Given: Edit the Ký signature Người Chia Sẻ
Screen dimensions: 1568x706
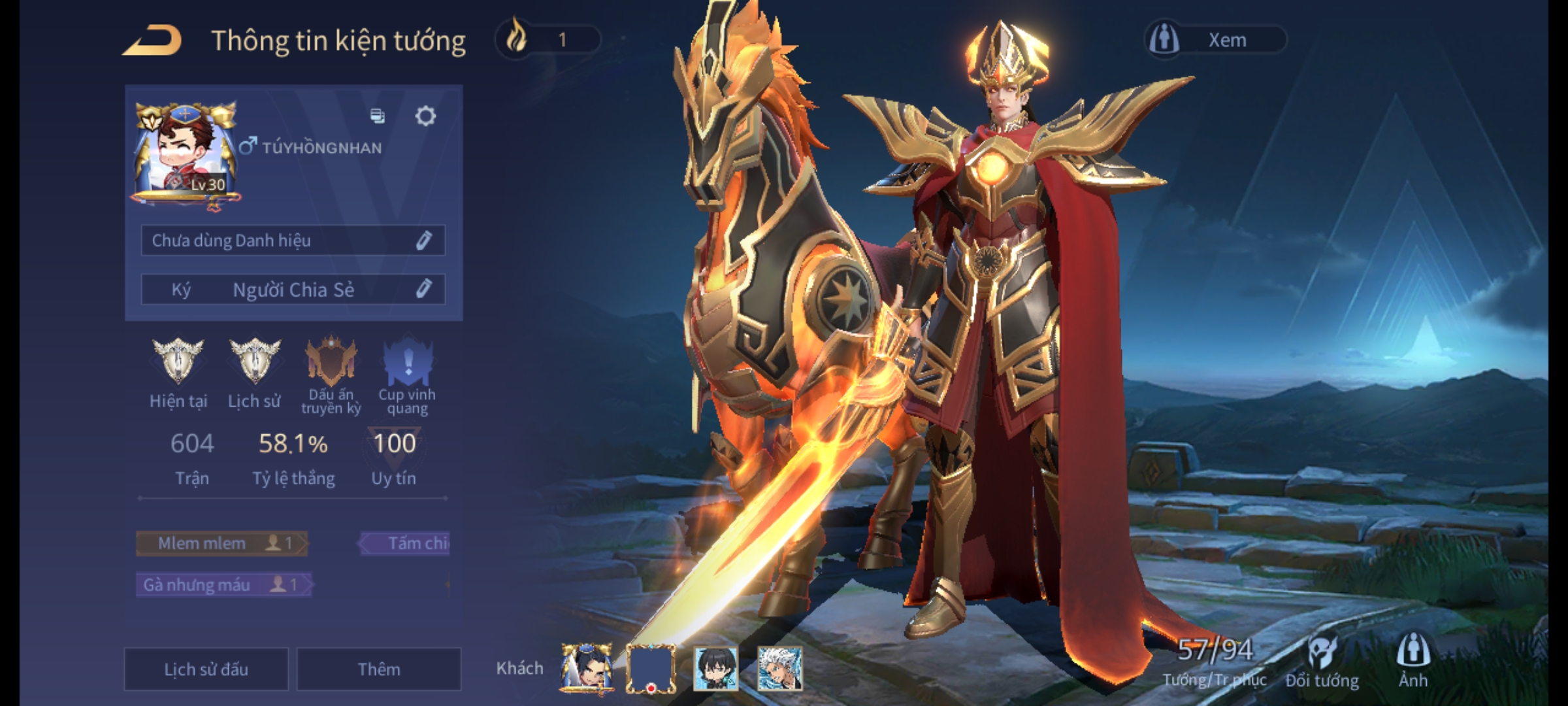Looking at the screenshot, I should [423, 289].
